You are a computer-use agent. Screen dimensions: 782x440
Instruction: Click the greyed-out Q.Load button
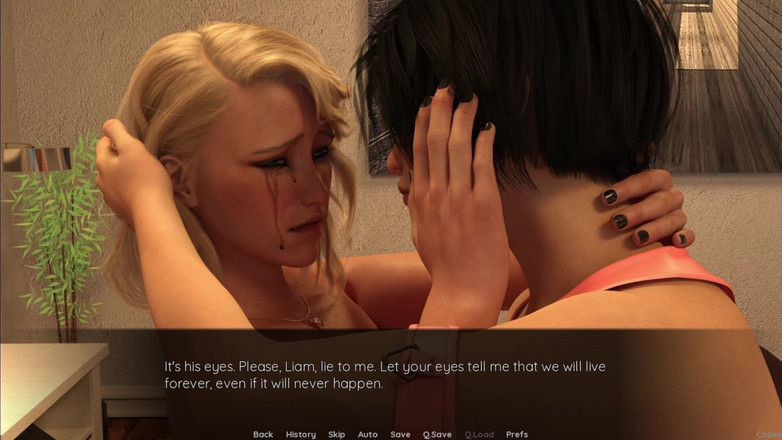click(x=479, y=434)
